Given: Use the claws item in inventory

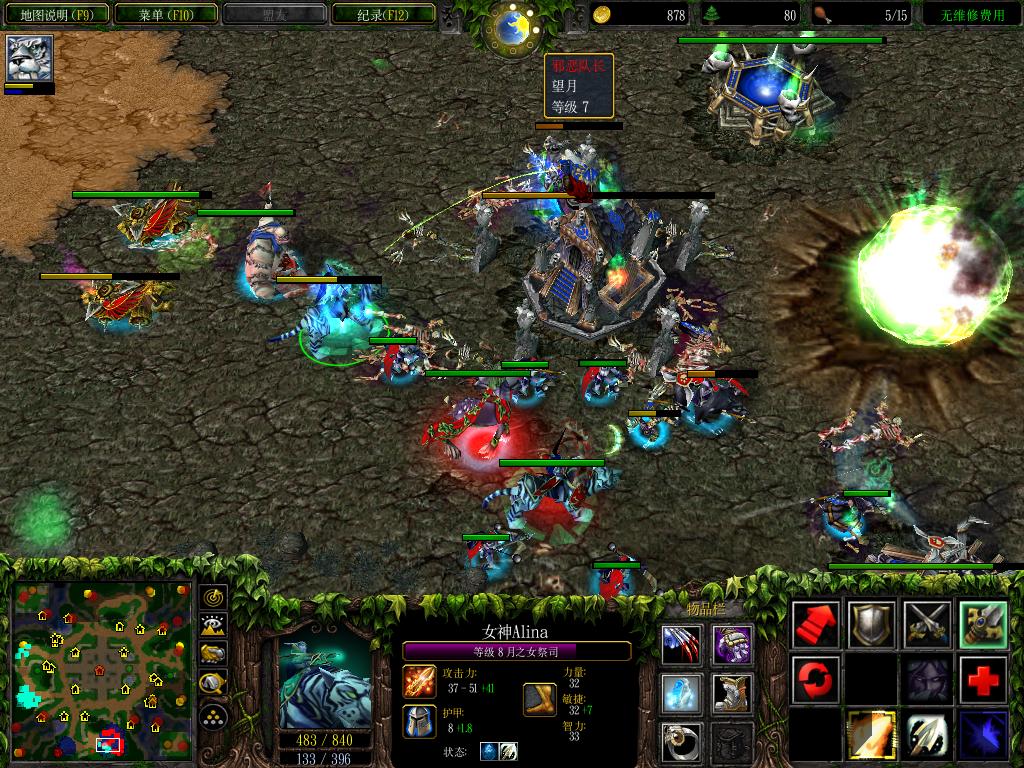Looking at the screenshot, I should (x=681, y=643).
